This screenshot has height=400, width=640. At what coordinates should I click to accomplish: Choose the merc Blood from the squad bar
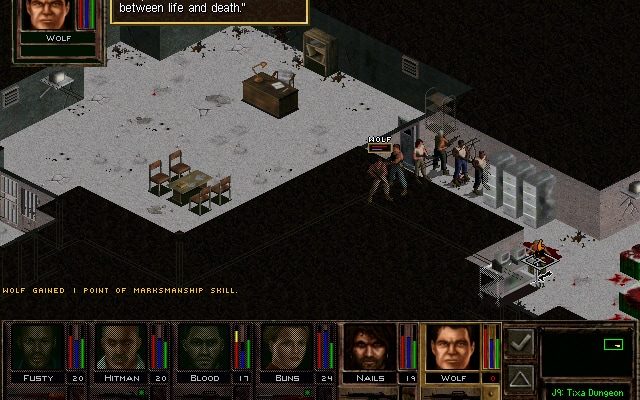point(205,347)
